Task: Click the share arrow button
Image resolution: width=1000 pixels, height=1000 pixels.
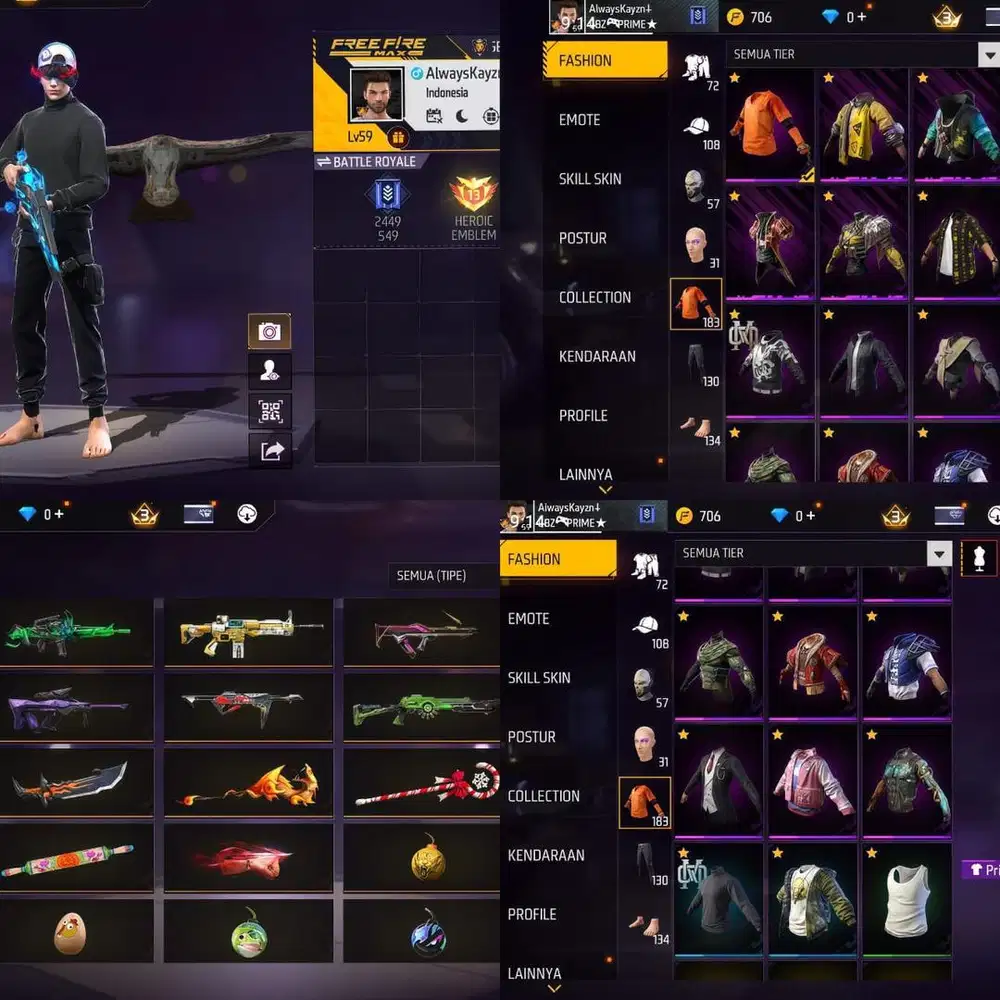Action: pyautogui.click(x=270, y=451)
